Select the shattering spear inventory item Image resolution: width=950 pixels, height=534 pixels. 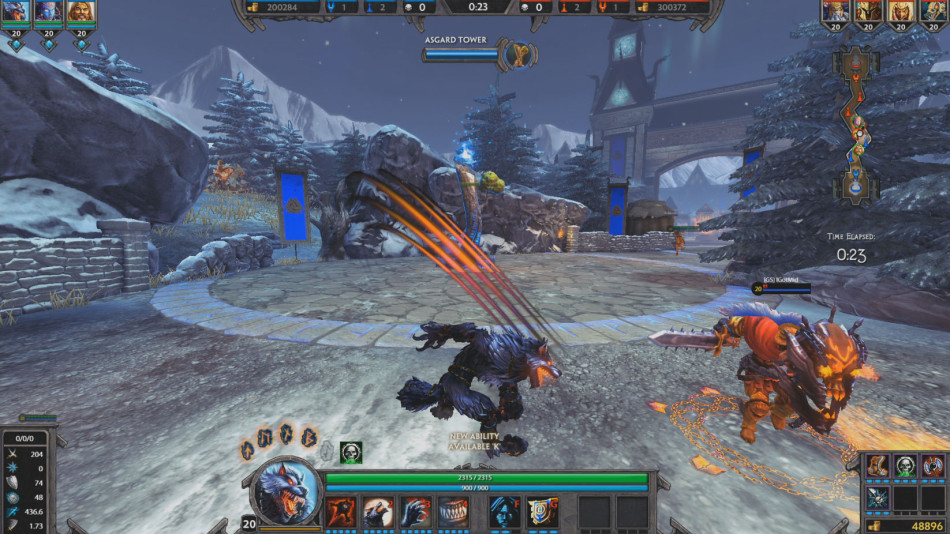pos(878,497)
